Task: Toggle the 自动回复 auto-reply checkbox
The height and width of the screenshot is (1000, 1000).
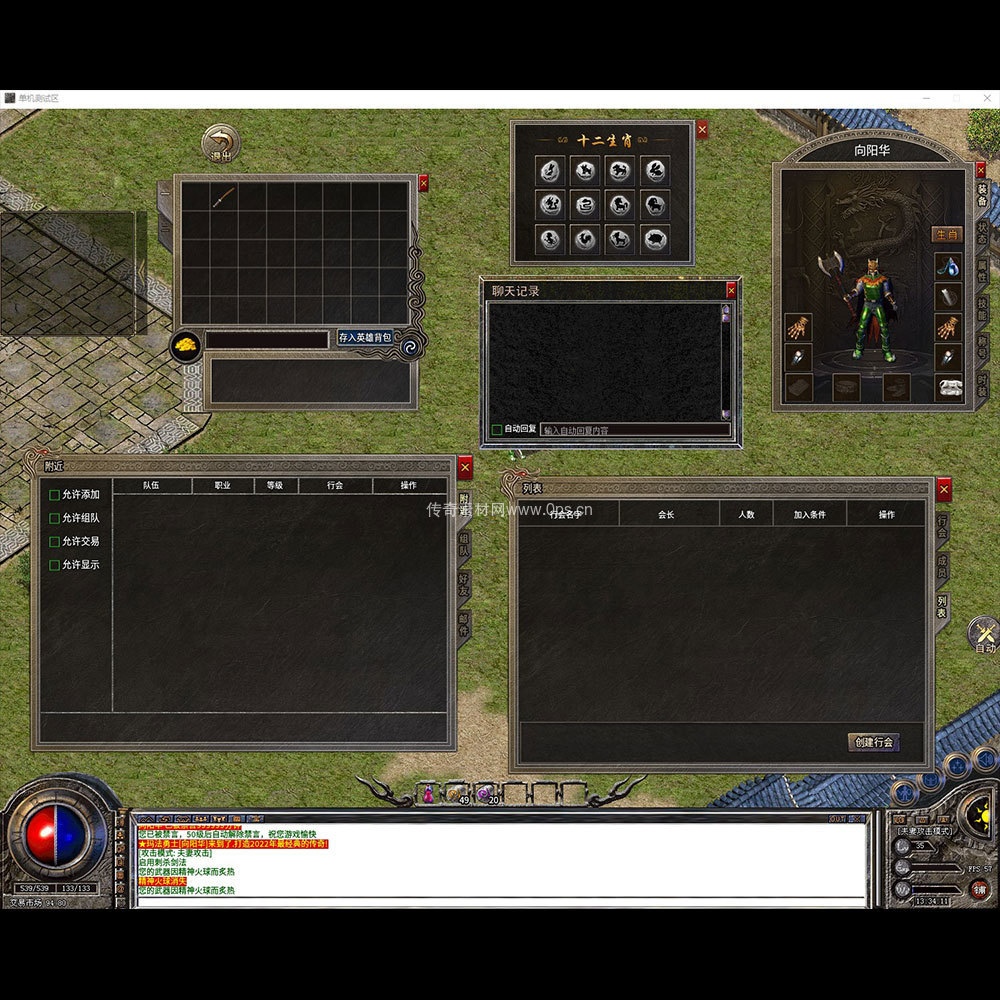Action: pyautogui.click(x=497, y=430)
